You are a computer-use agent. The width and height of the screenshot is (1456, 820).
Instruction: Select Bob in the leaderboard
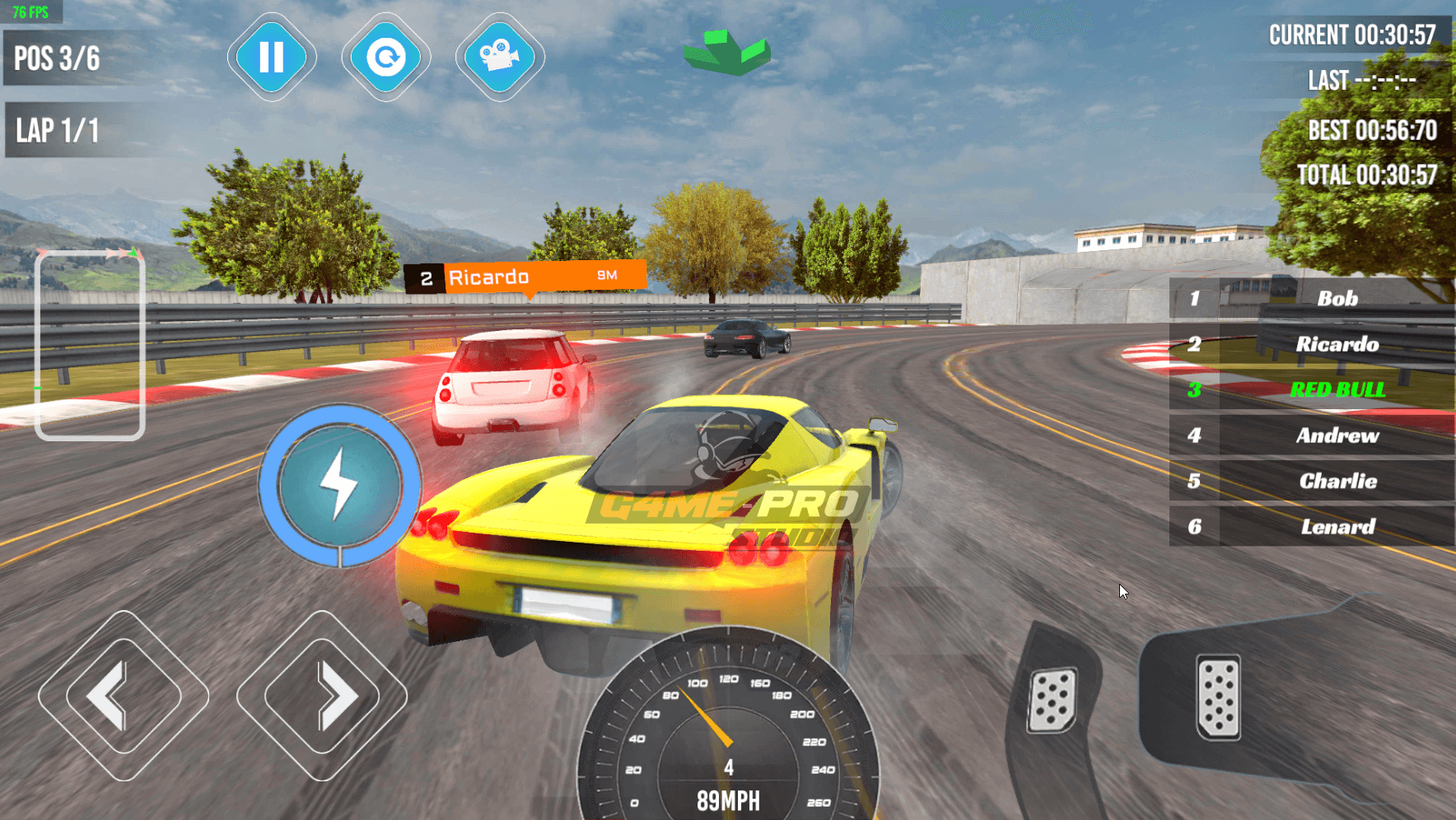coord(1311,299)
